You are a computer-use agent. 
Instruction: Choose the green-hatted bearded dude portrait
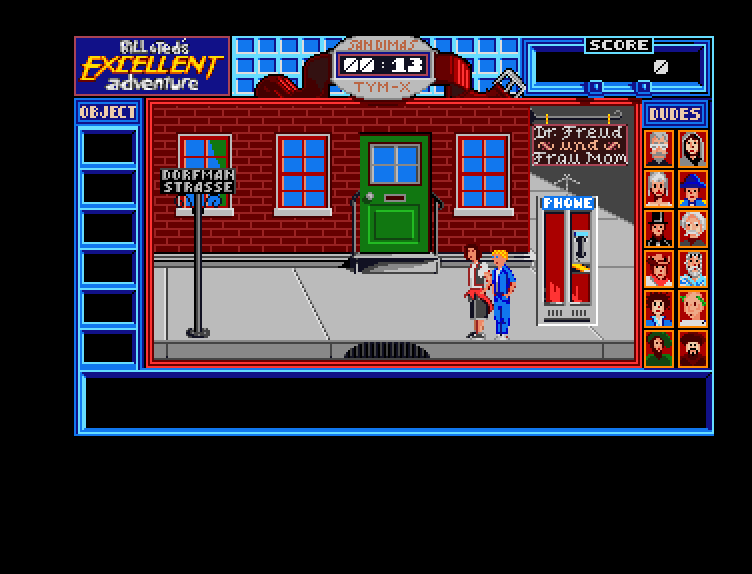658,348
